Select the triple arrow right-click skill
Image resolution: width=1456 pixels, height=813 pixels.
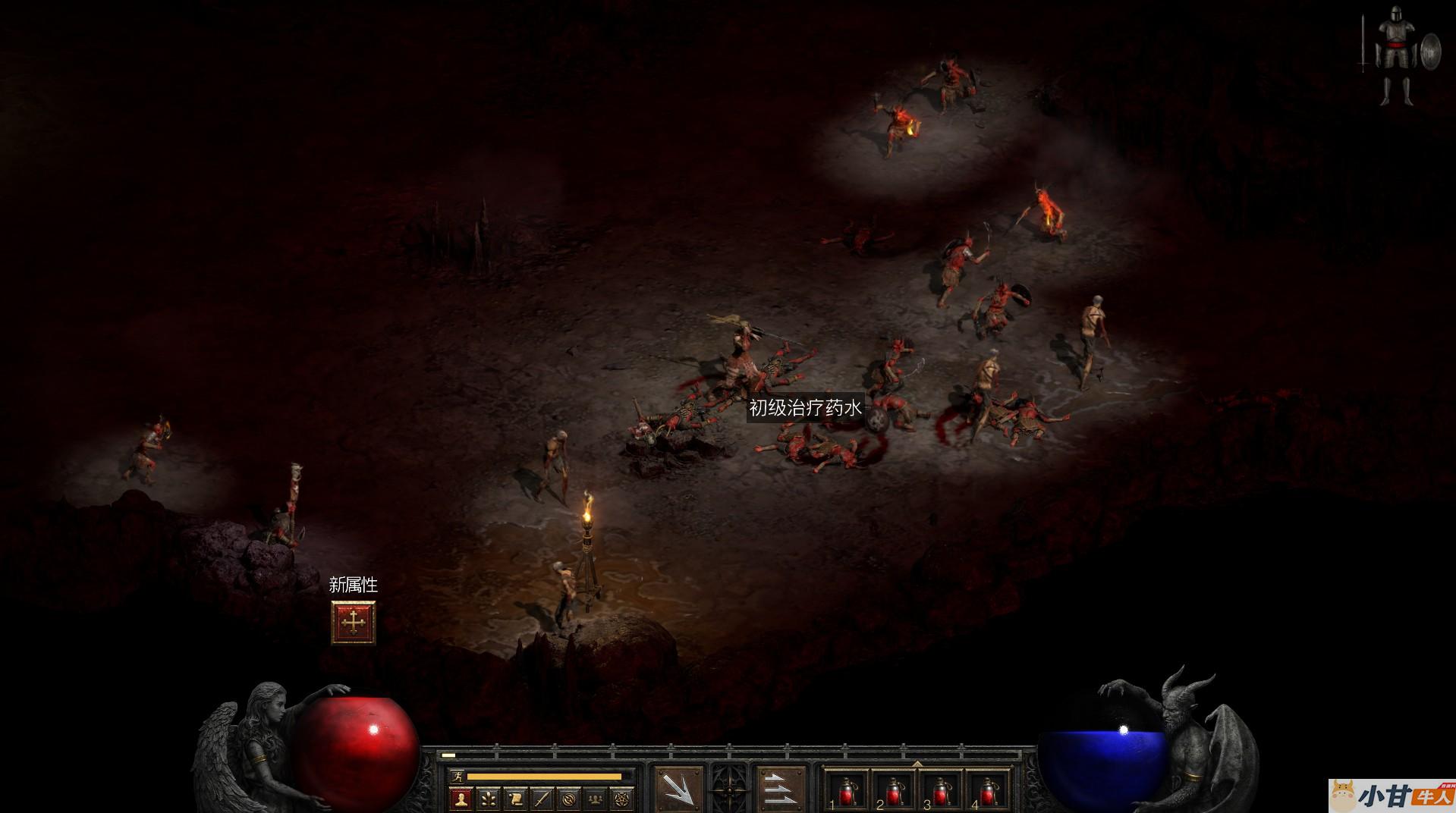[781, 790]
